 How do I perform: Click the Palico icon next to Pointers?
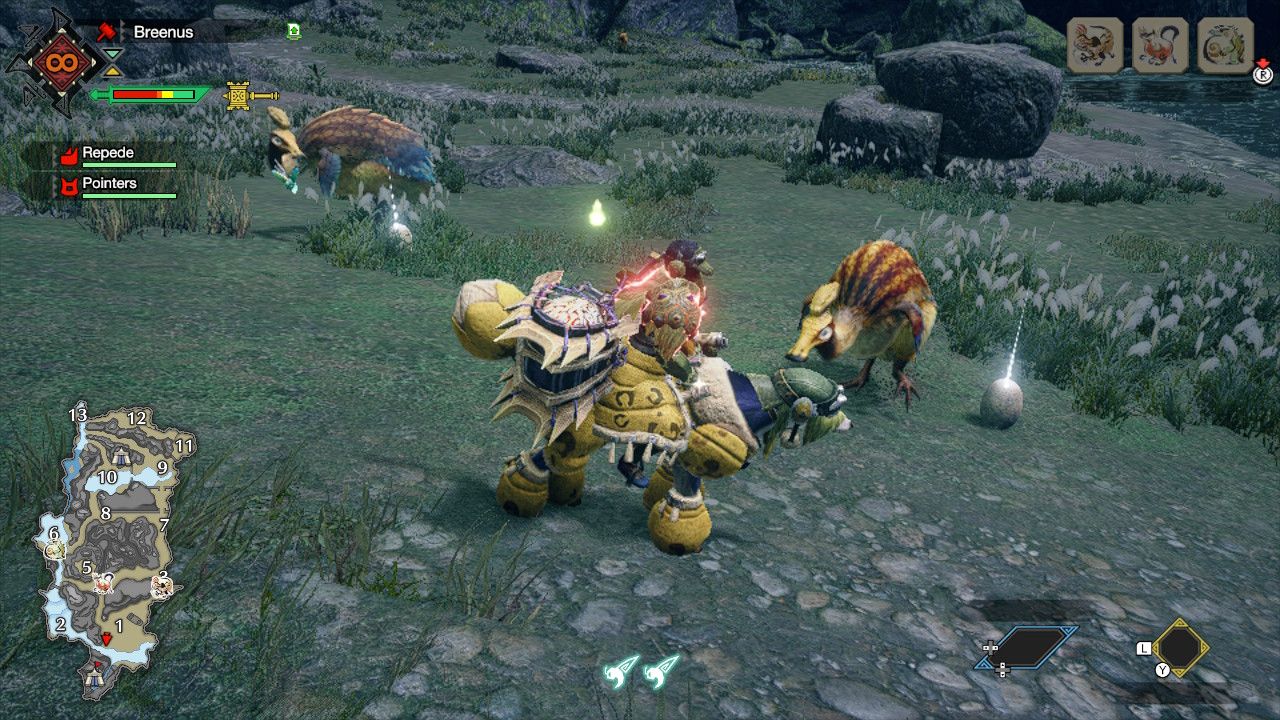click(70, 184)
